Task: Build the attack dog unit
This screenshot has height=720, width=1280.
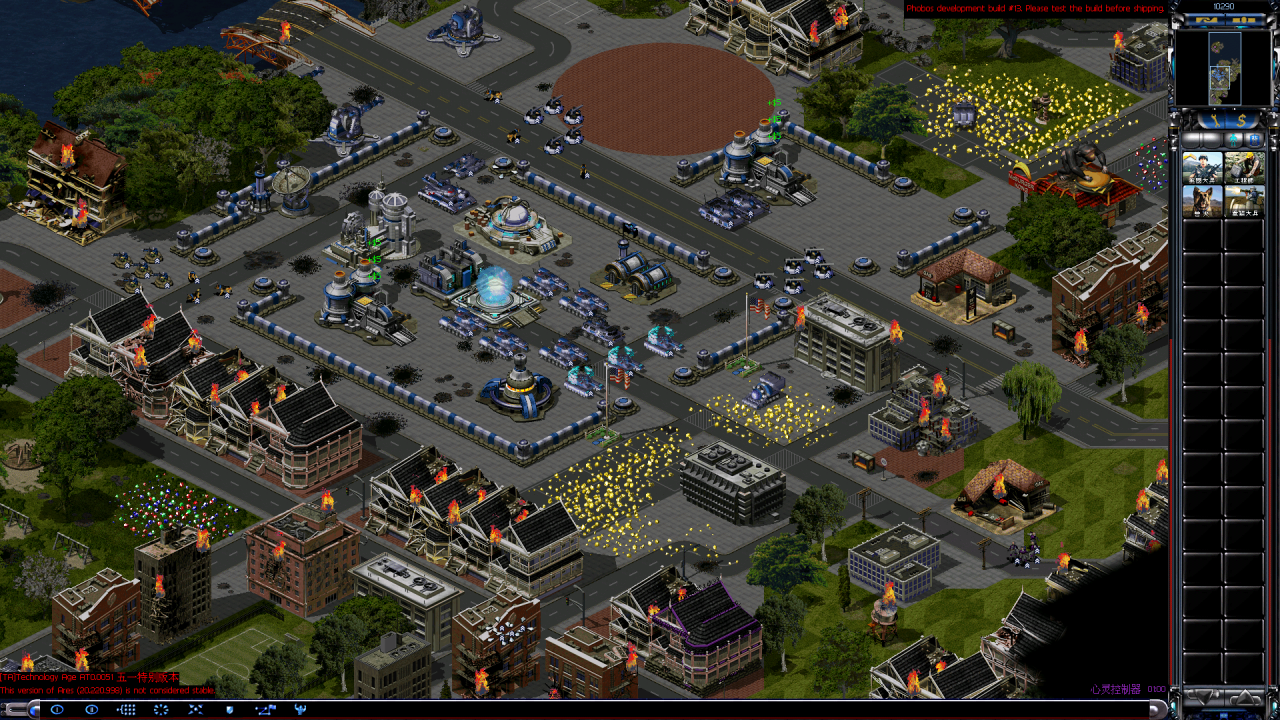Action: click(1202, 202)
